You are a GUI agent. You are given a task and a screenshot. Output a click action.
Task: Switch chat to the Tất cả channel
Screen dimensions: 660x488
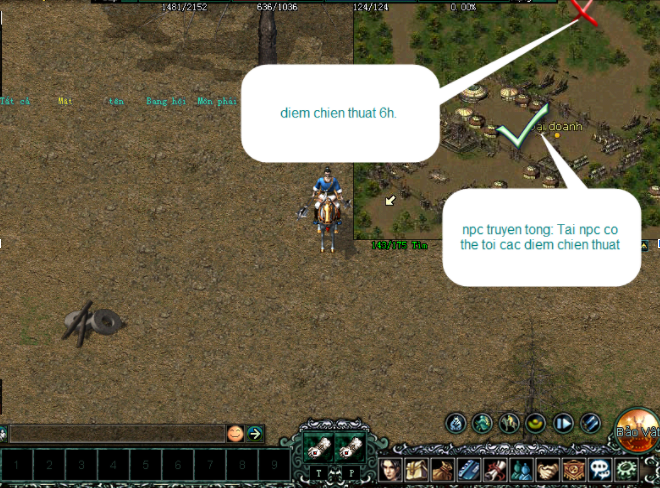tap(17, 101)
